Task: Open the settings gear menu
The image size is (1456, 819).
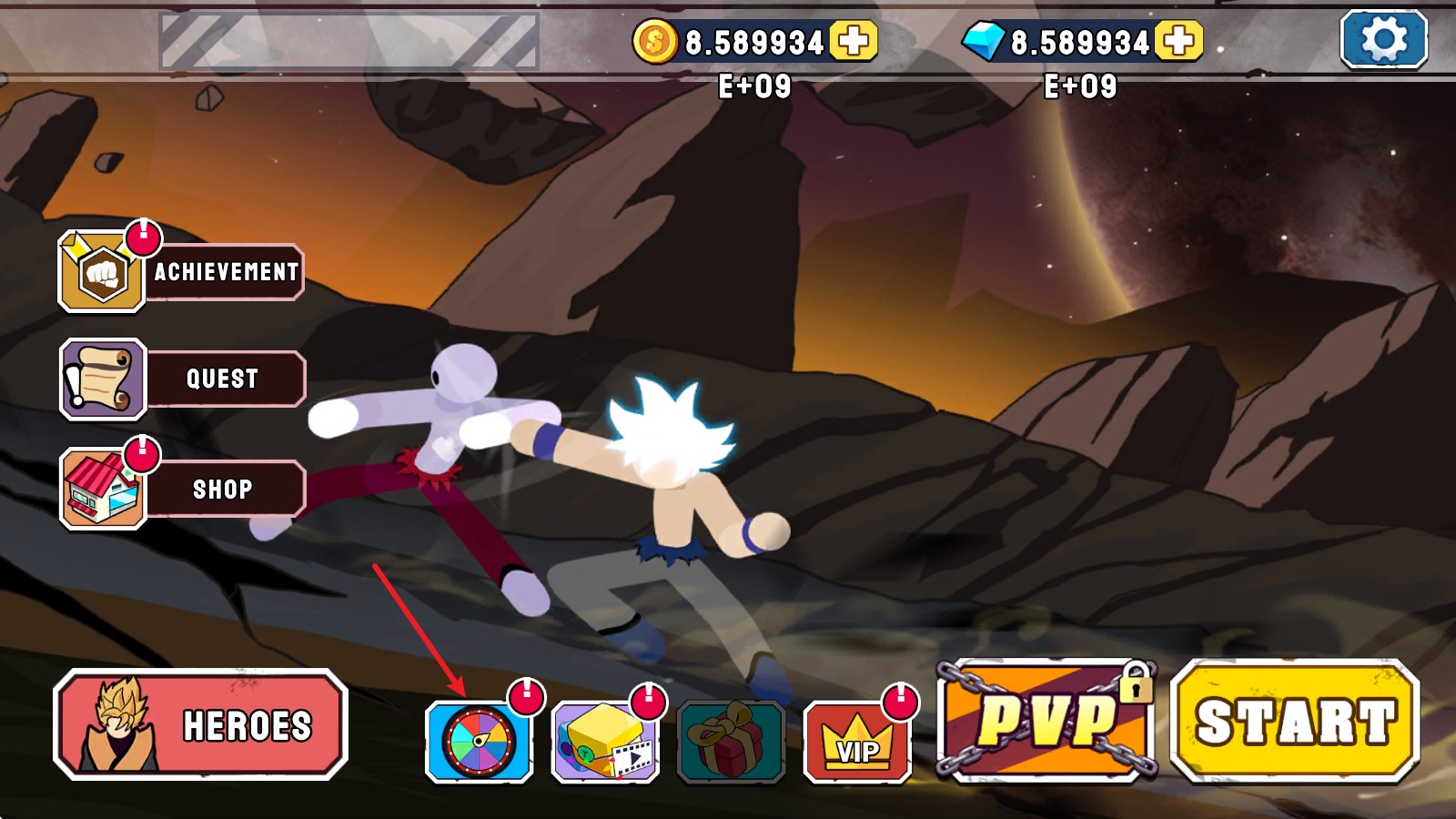Action: 1383,39
